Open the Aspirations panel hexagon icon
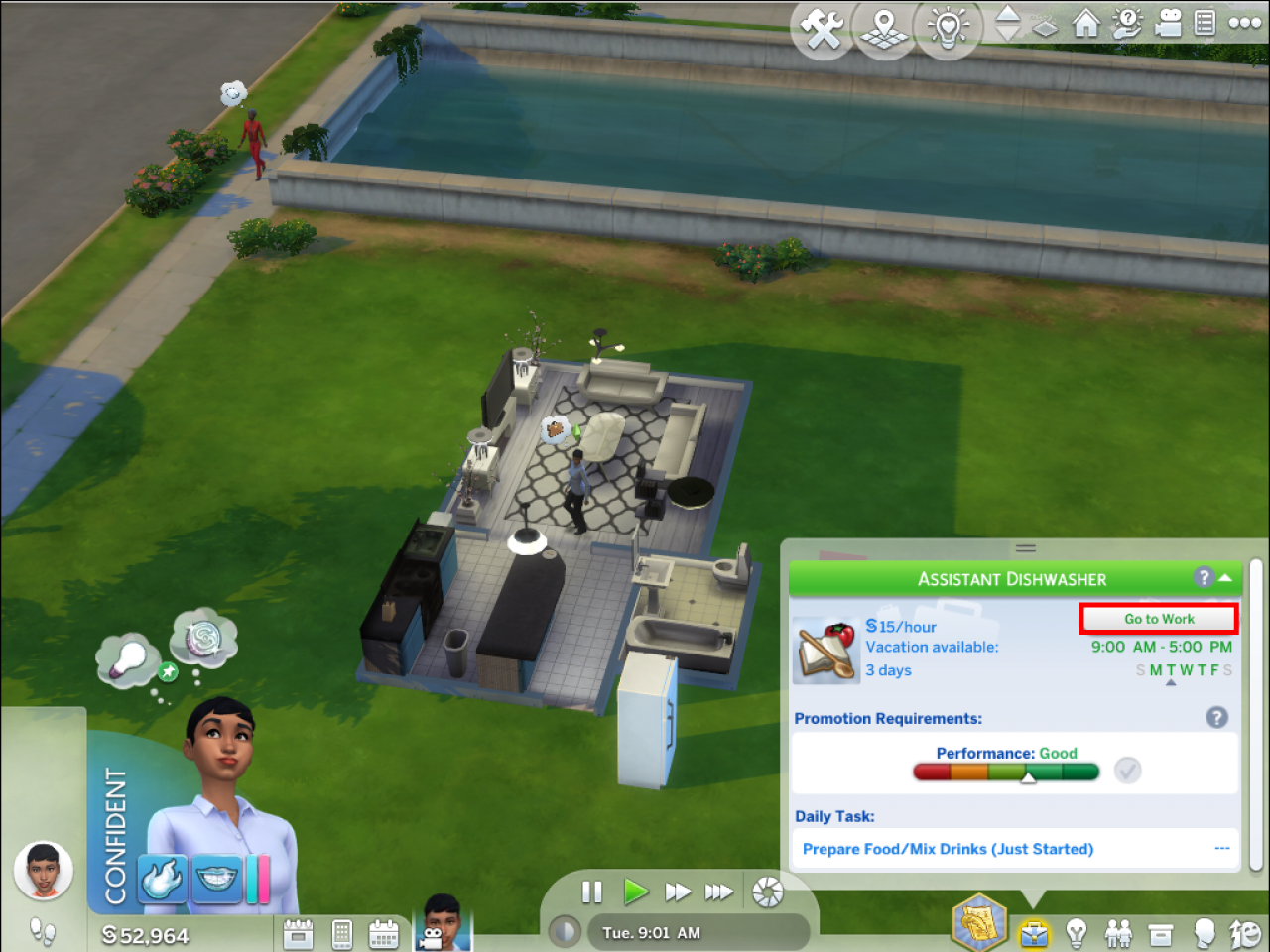 click(x=978, y=924)
